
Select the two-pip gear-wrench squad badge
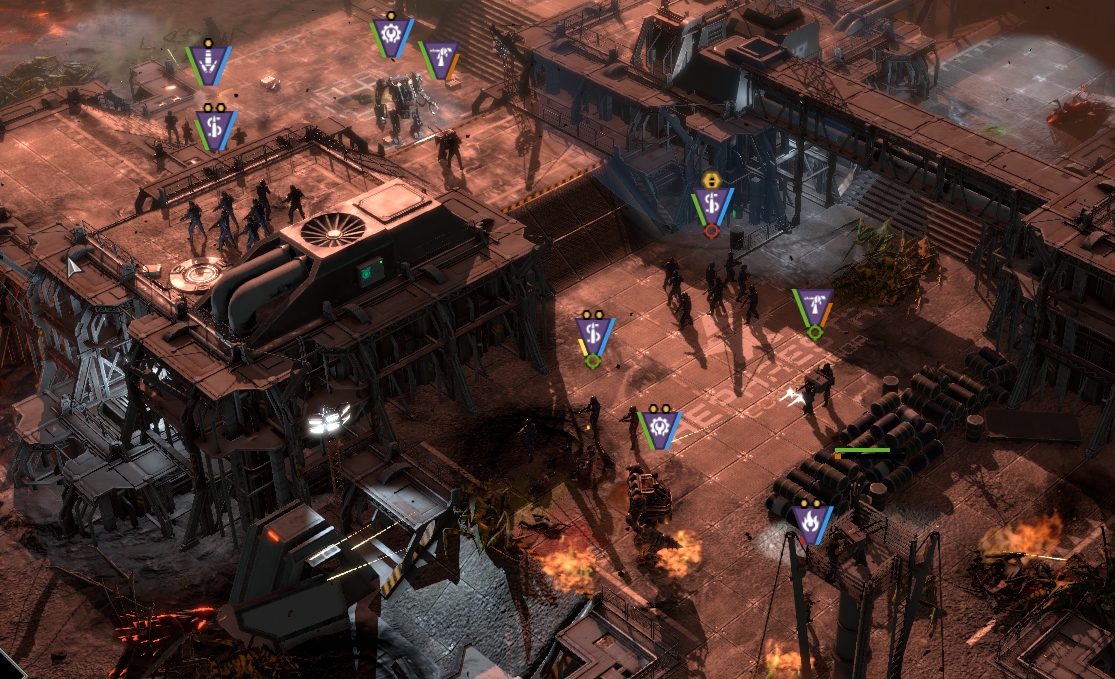point(659,428)
